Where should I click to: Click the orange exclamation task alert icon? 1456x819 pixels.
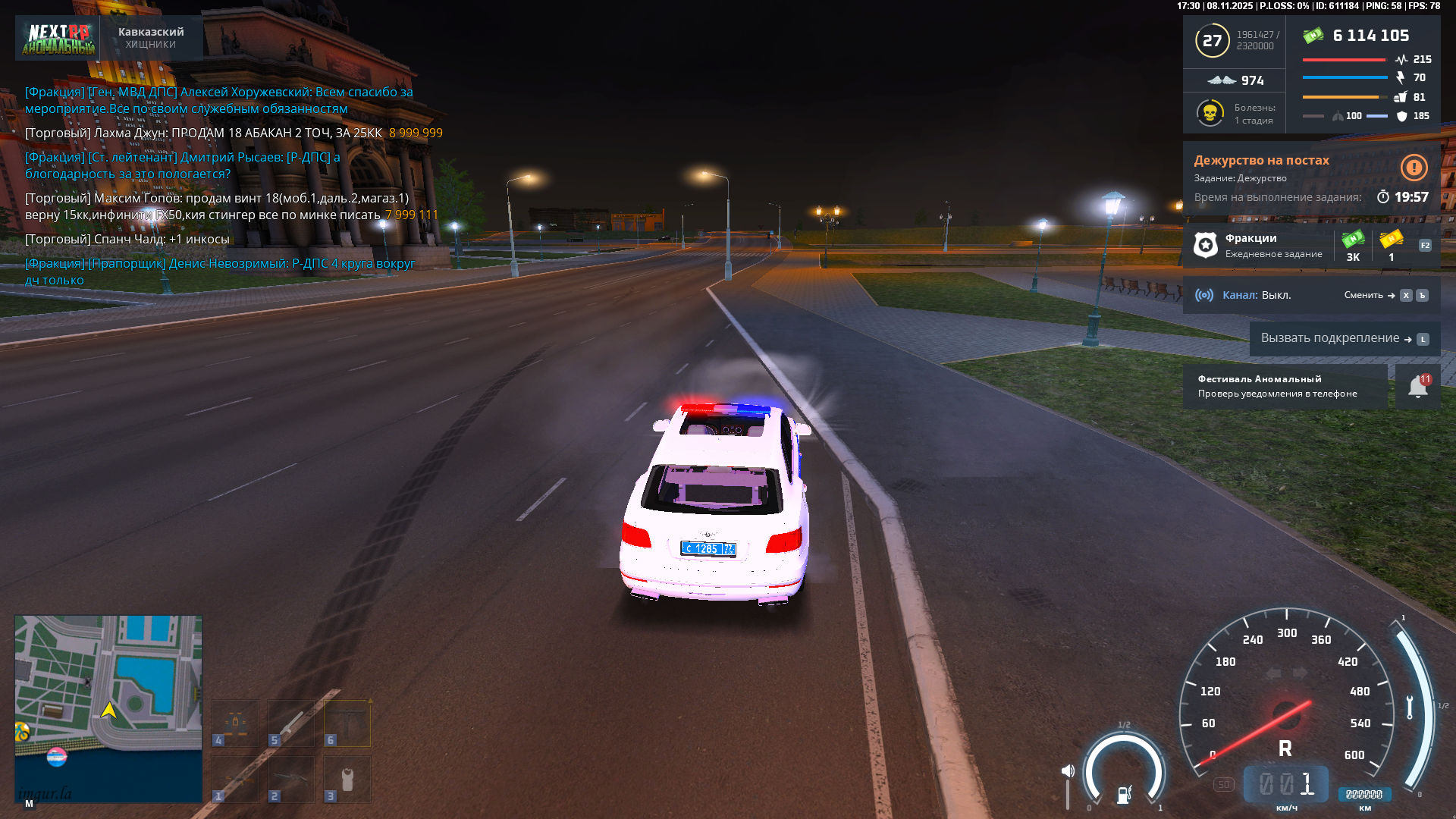coord(1414,168)
